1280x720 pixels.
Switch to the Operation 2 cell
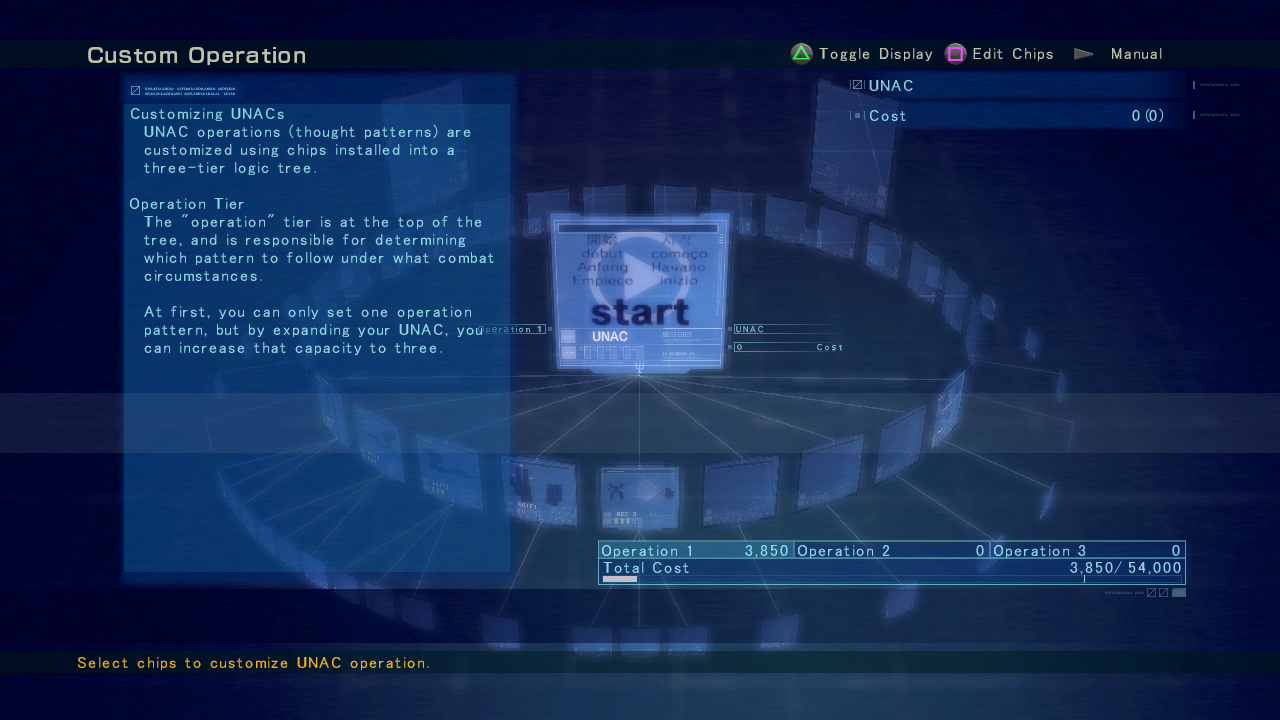[891, 551]
